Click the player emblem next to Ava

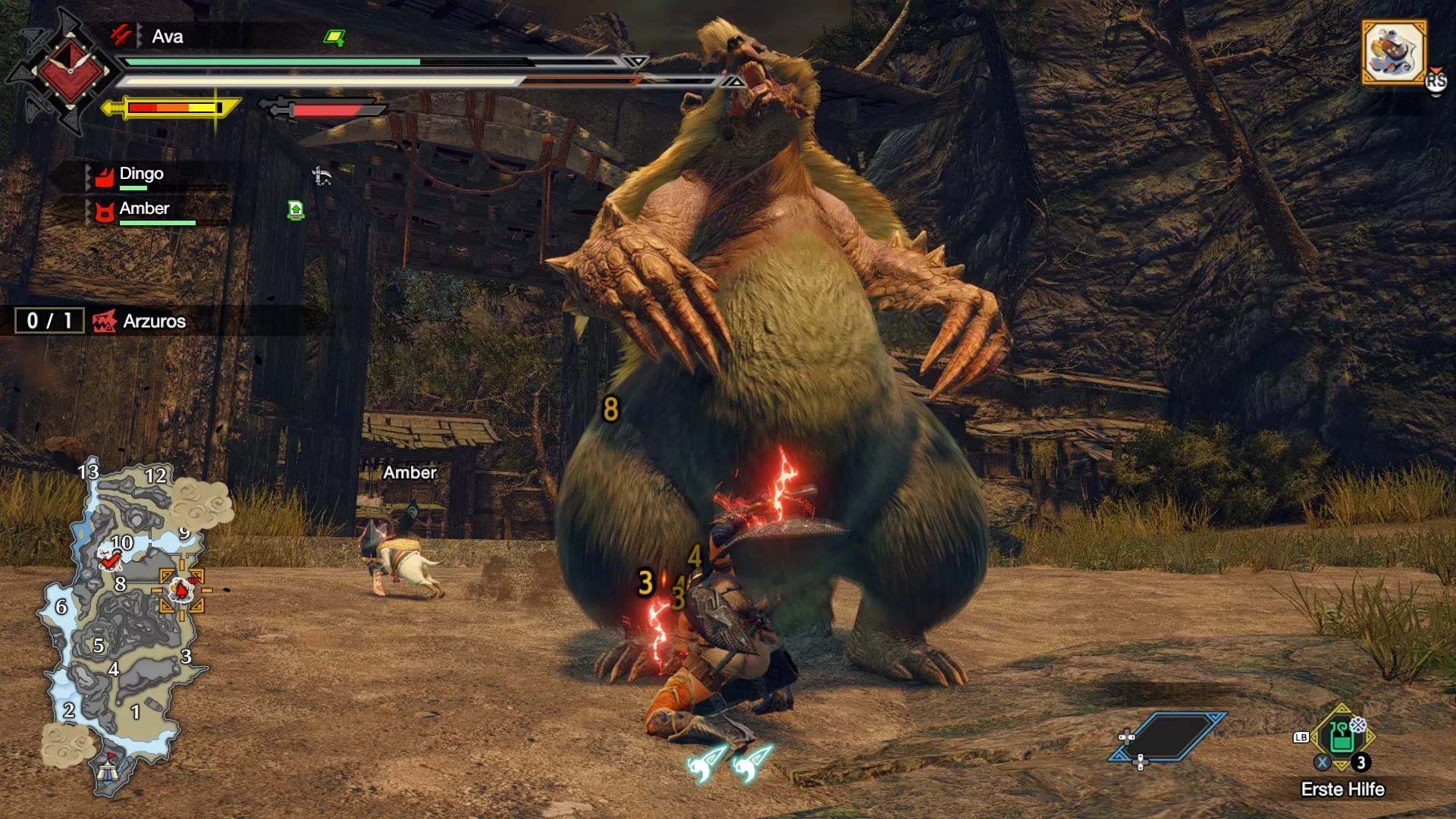(x=69, y=72)
